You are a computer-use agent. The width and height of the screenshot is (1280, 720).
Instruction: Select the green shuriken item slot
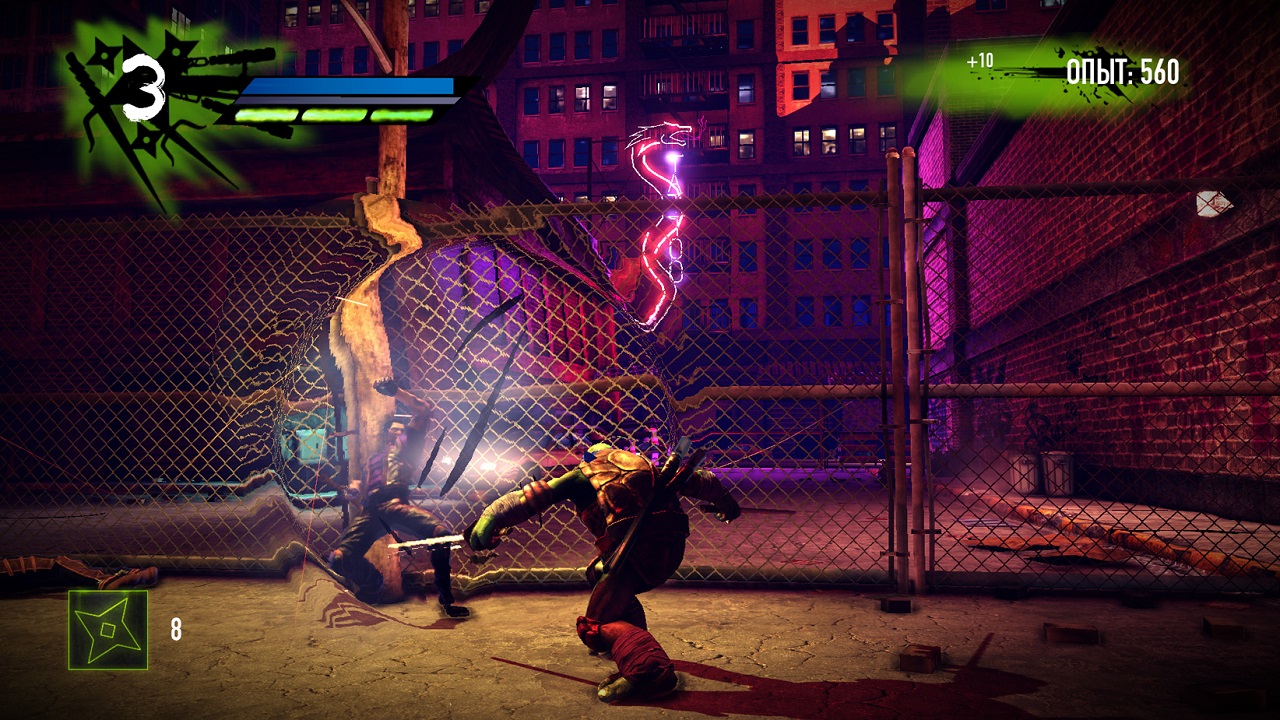[x=108, y=630]
